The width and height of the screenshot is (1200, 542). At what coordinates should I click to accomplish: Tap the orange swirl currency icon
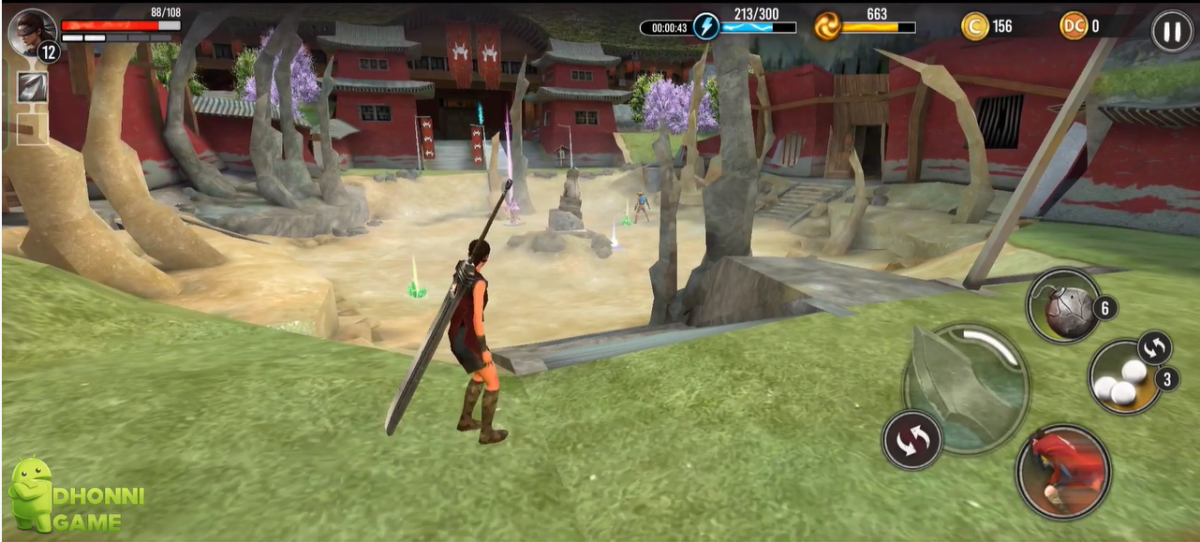point(828,26)
